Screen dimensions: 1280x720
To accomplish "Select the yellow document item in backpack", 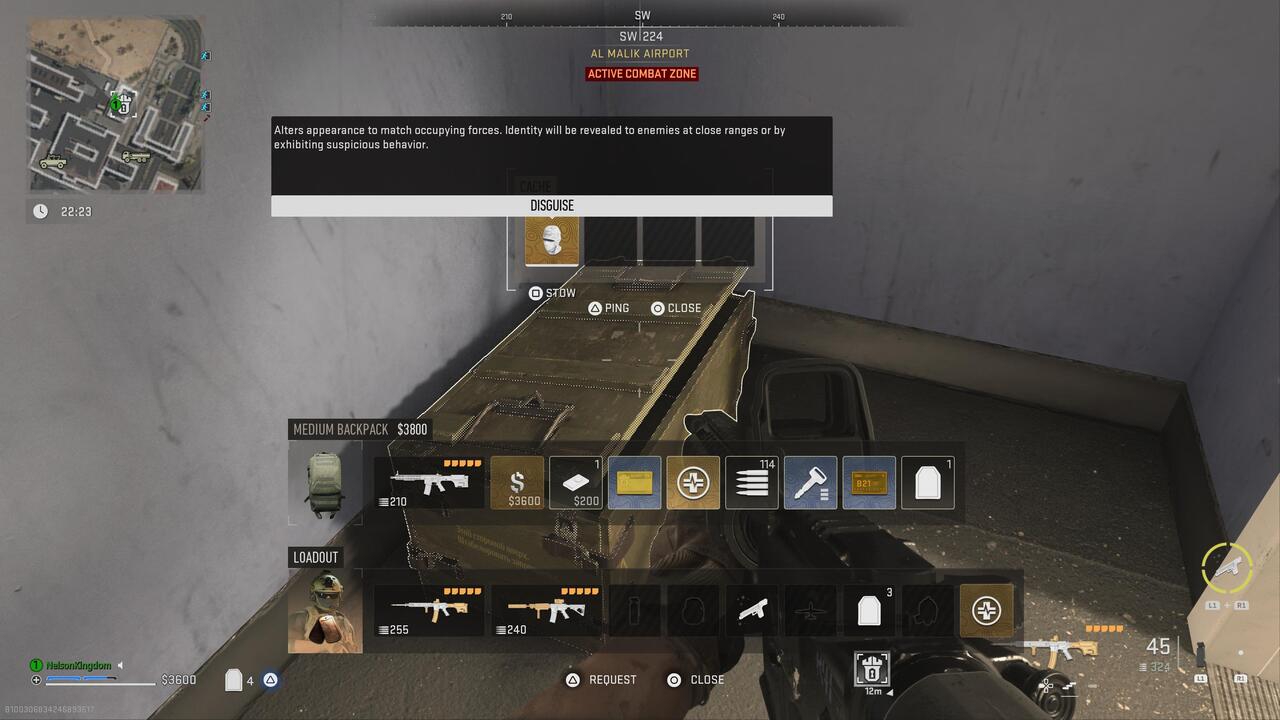I will pos(634,482).
